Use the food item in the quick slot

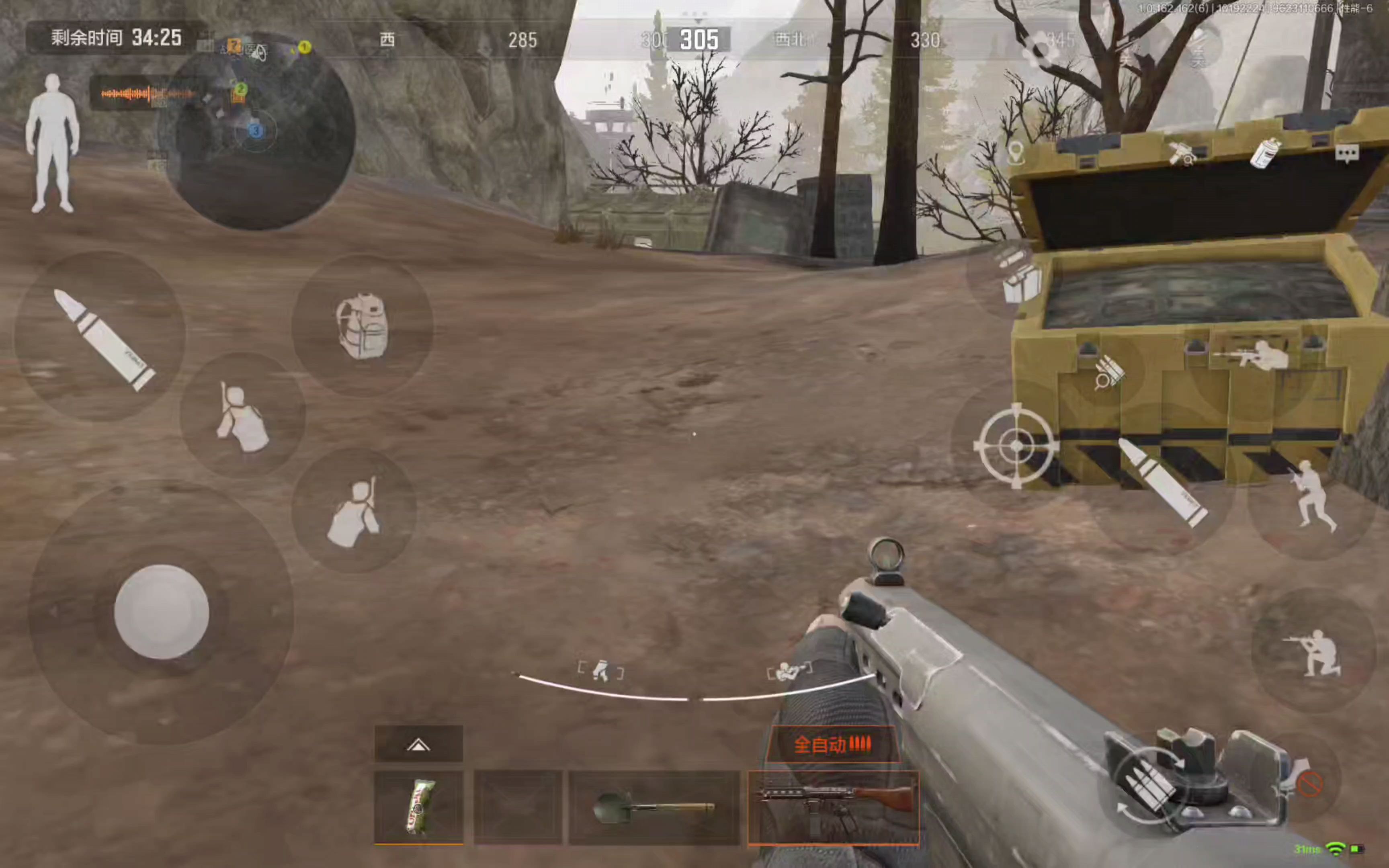[418, 806]
